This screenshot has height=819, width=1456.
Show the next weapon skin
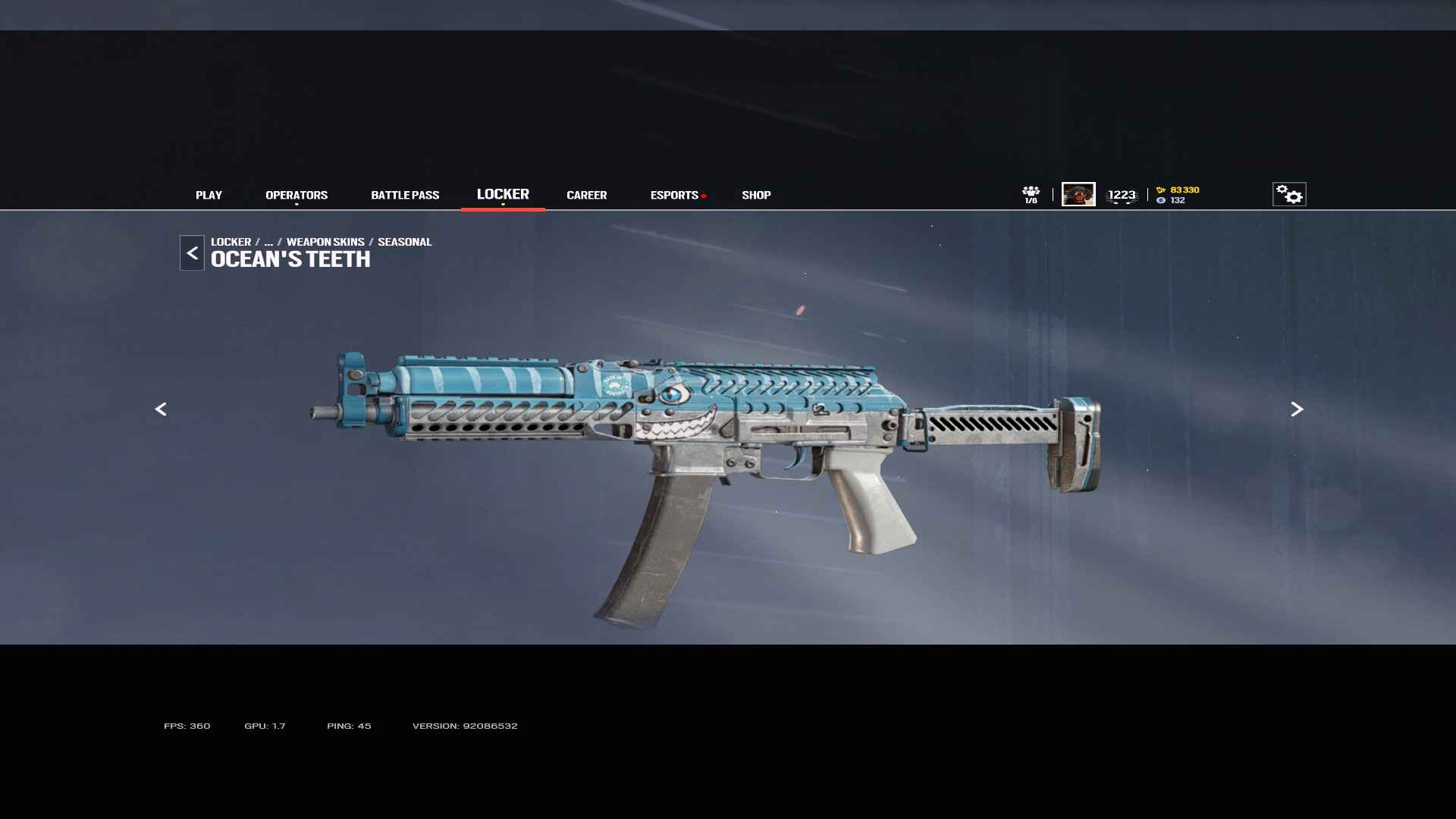coord(1297,409)
